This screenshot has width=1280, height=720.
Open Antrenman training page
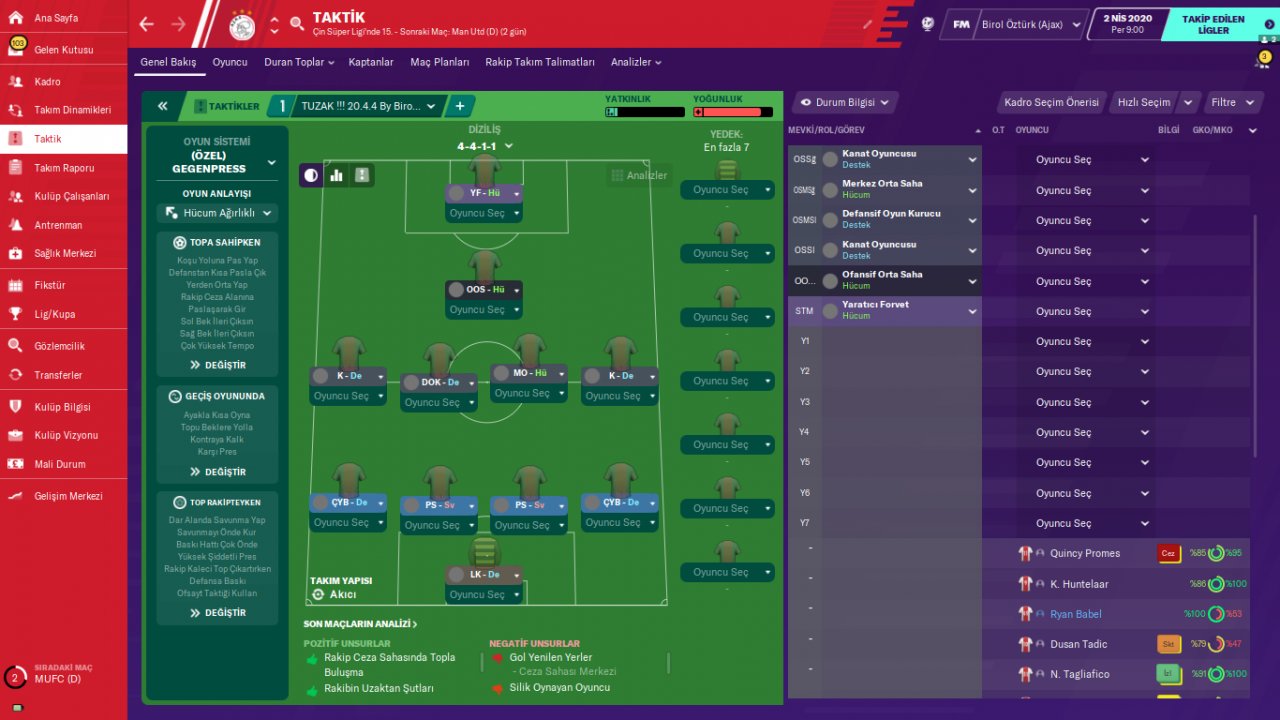58,225
